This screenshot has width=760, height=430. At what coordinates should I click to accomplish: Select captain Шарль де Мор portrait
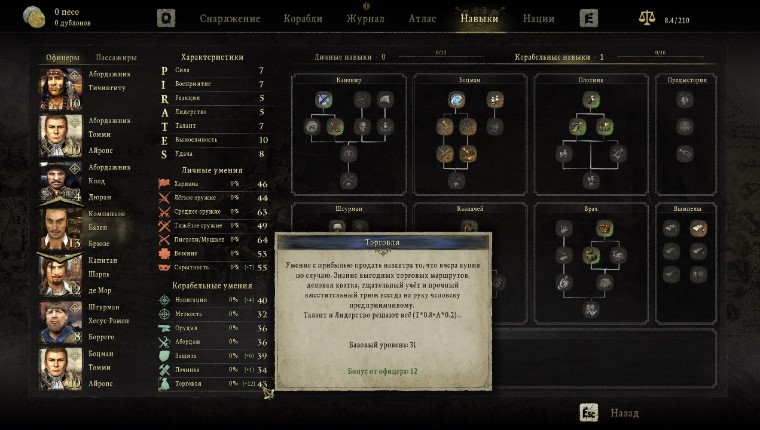tap(60, 273)
